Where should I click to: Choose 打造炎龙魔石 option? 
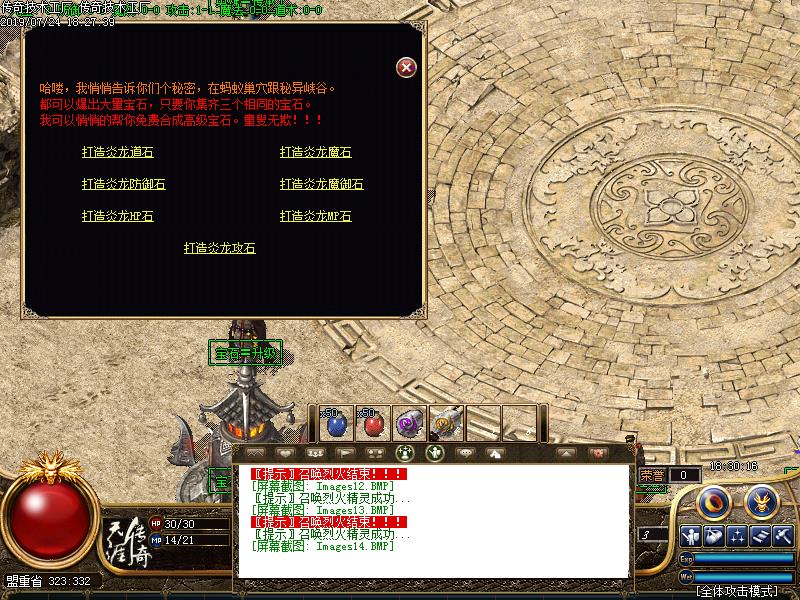tap(316, 152)
